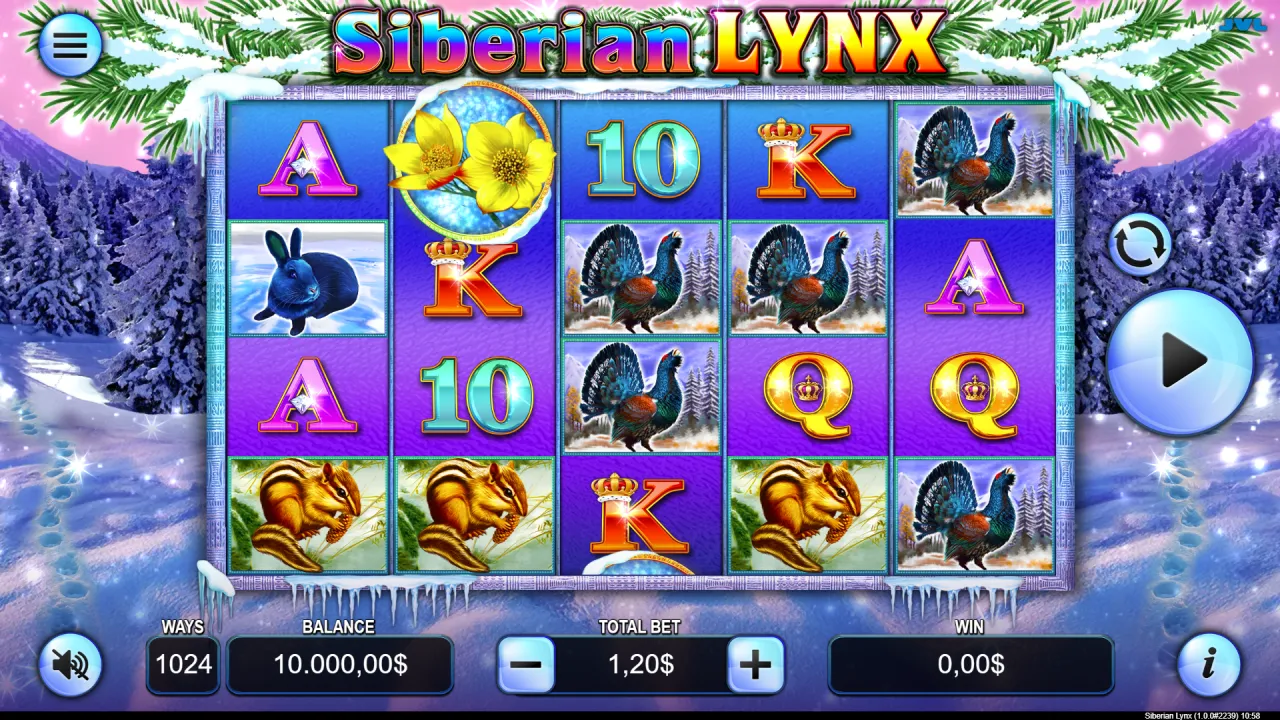
Task: Open the hamburger menu in the corner
Action: [x=68, y=44]
